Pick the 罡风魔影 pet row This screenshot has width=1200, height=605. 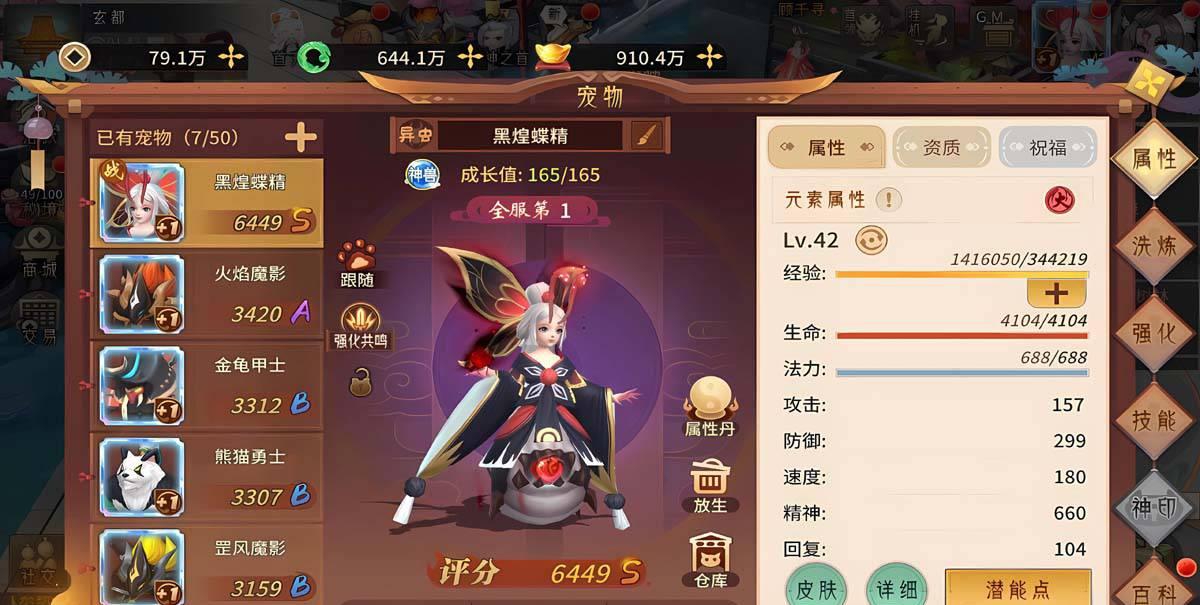click(207, 568)
